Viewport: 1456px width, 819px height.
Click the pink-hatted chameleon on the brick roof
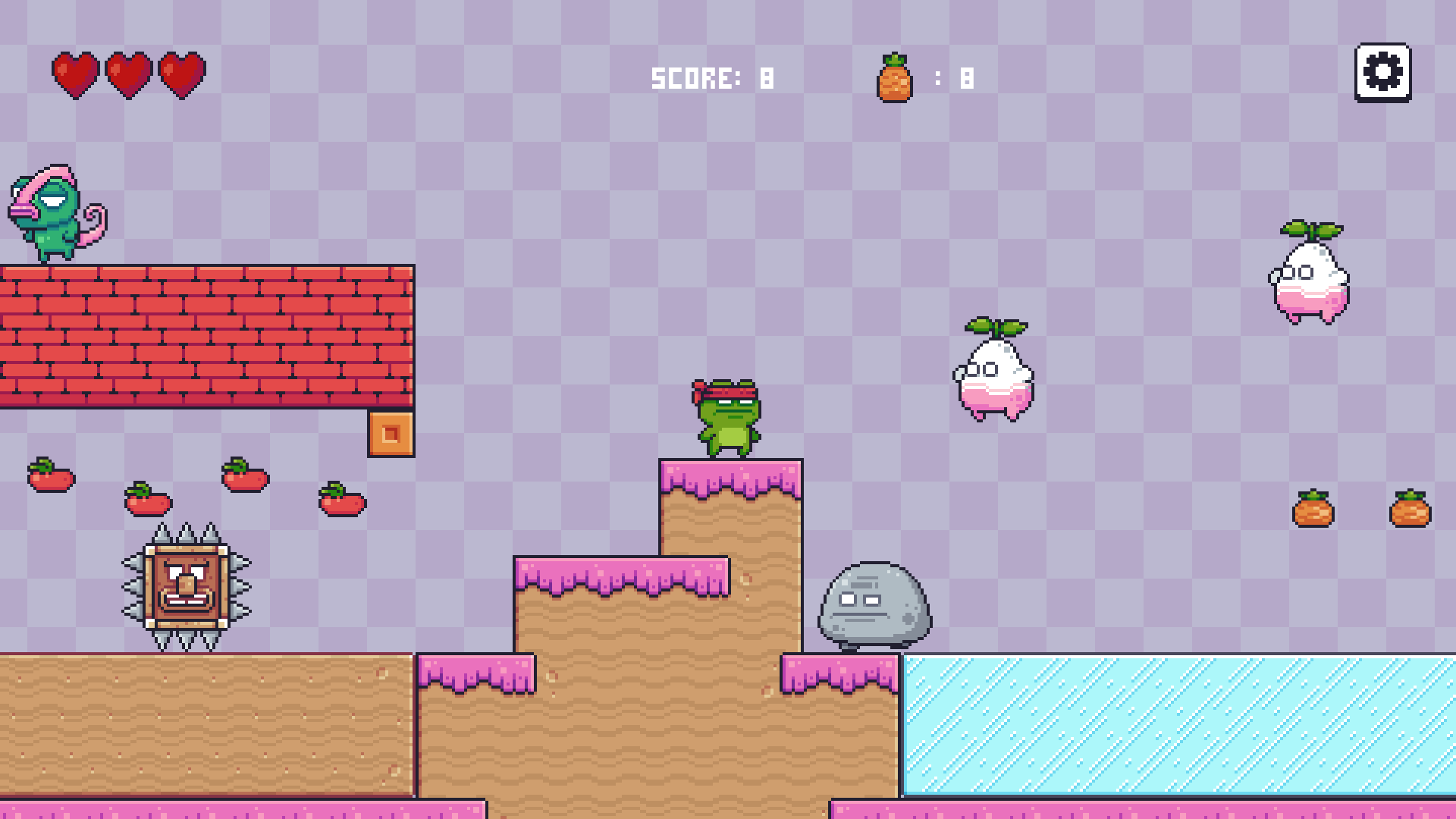coord(51,212)
